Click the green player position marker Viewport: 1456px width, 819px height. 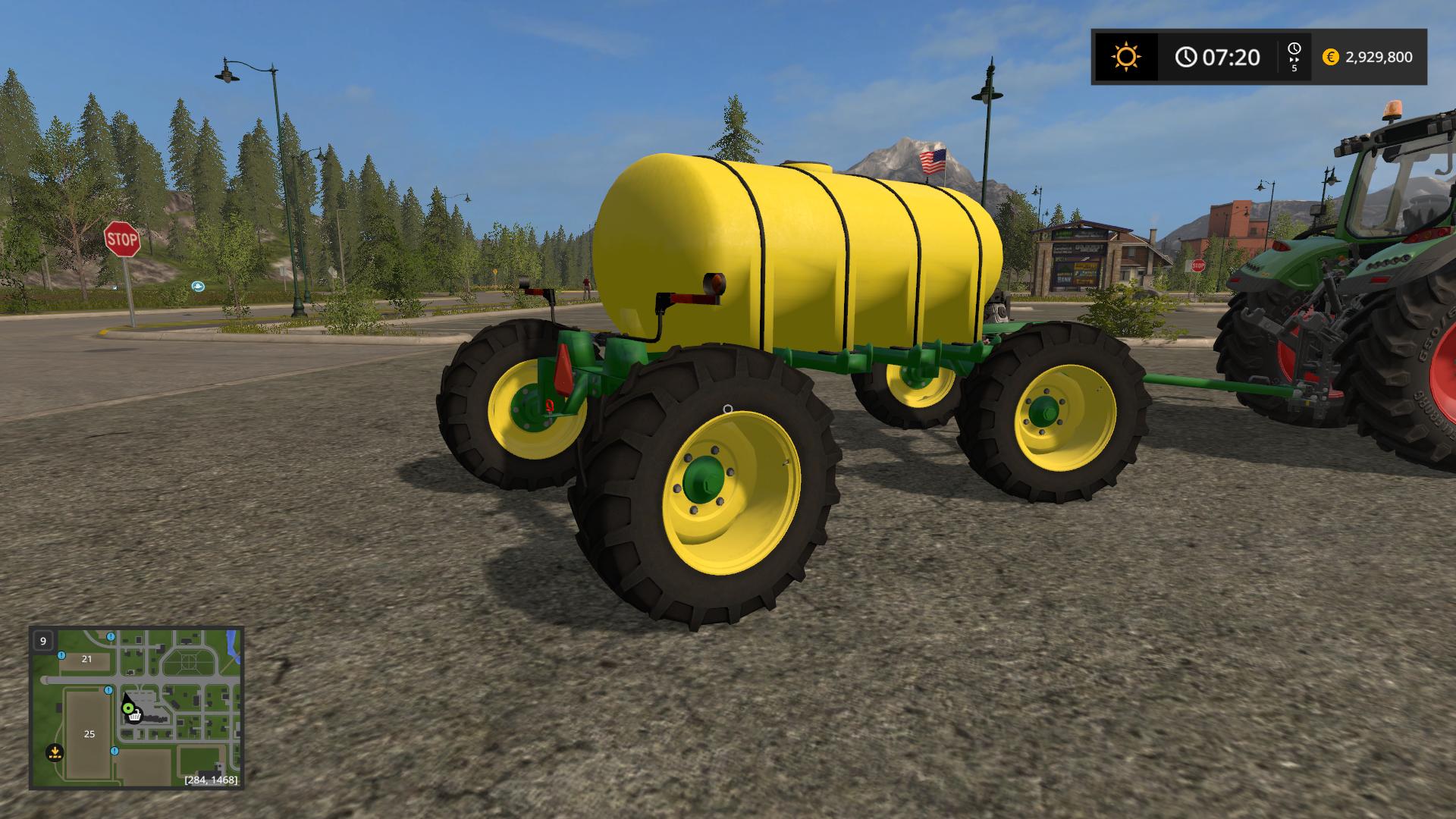click(128, 709)
